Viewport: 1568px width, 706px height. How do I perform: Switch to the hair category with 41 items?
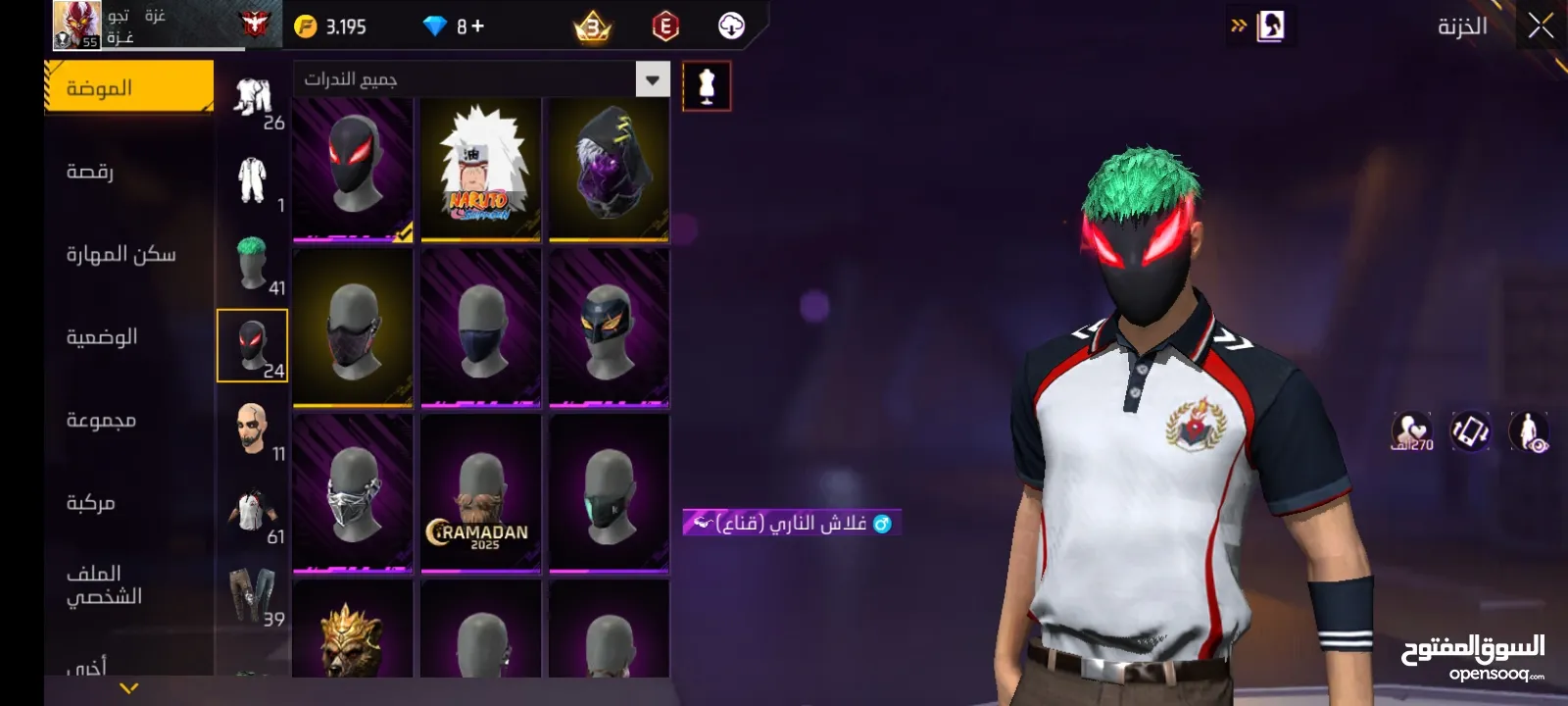252,265
